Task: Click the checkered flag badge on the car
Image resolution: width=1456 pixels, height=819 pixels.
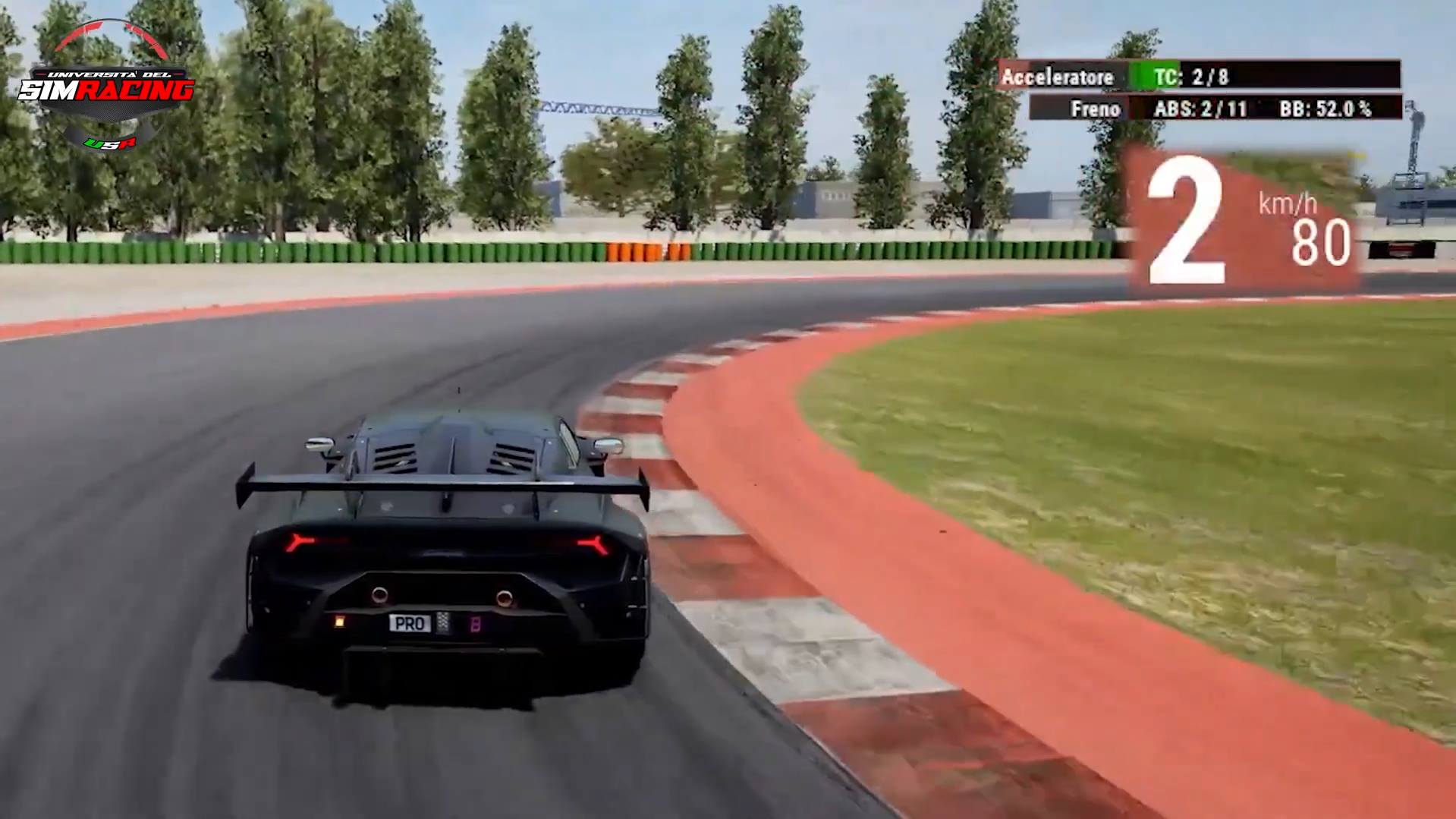Action: coord(442,622)
